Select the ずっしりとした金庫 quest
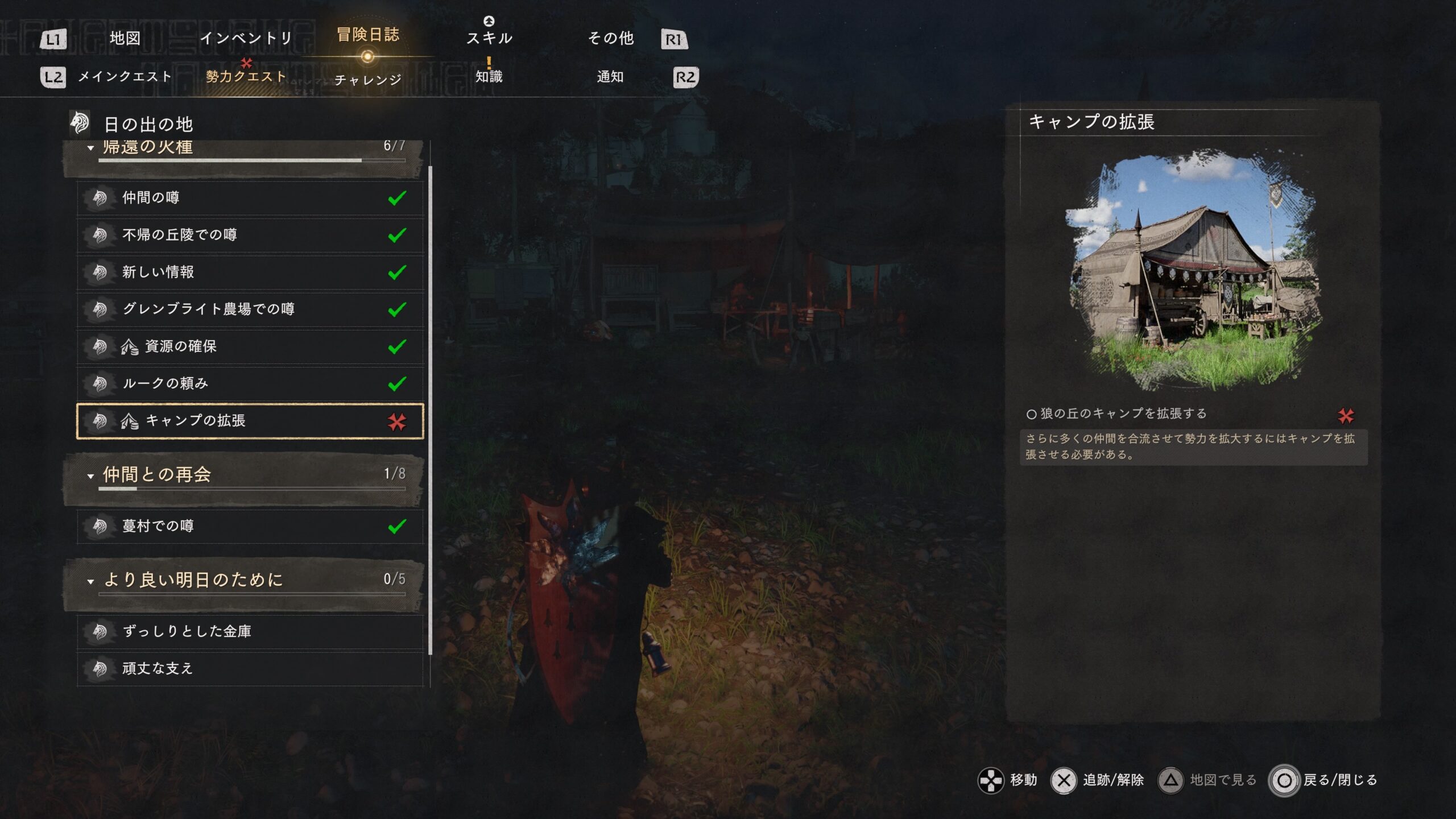The width and height of the screenshot is (1456, 819). point(250,631)
